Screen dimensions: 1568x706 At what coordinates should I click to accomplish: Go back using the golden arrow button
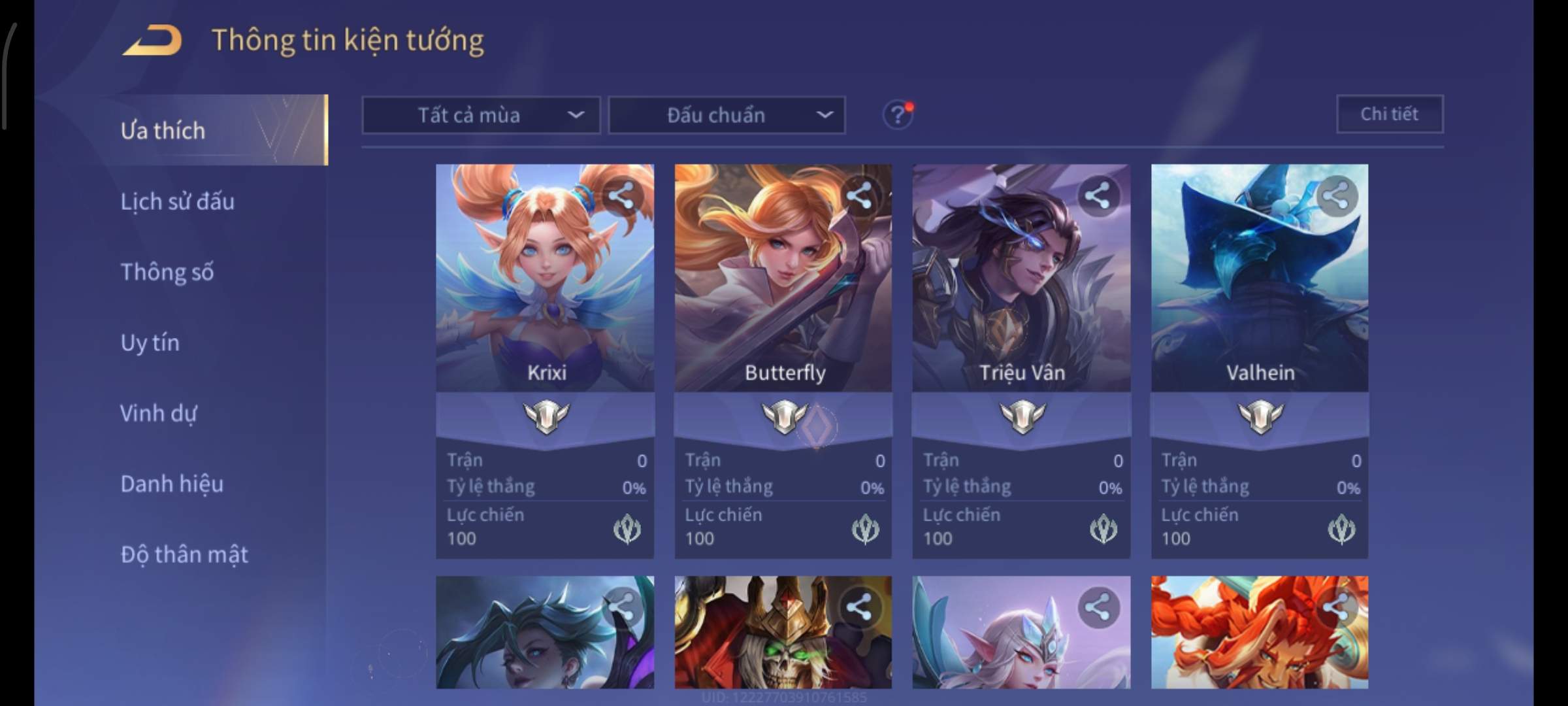[152, 41]
